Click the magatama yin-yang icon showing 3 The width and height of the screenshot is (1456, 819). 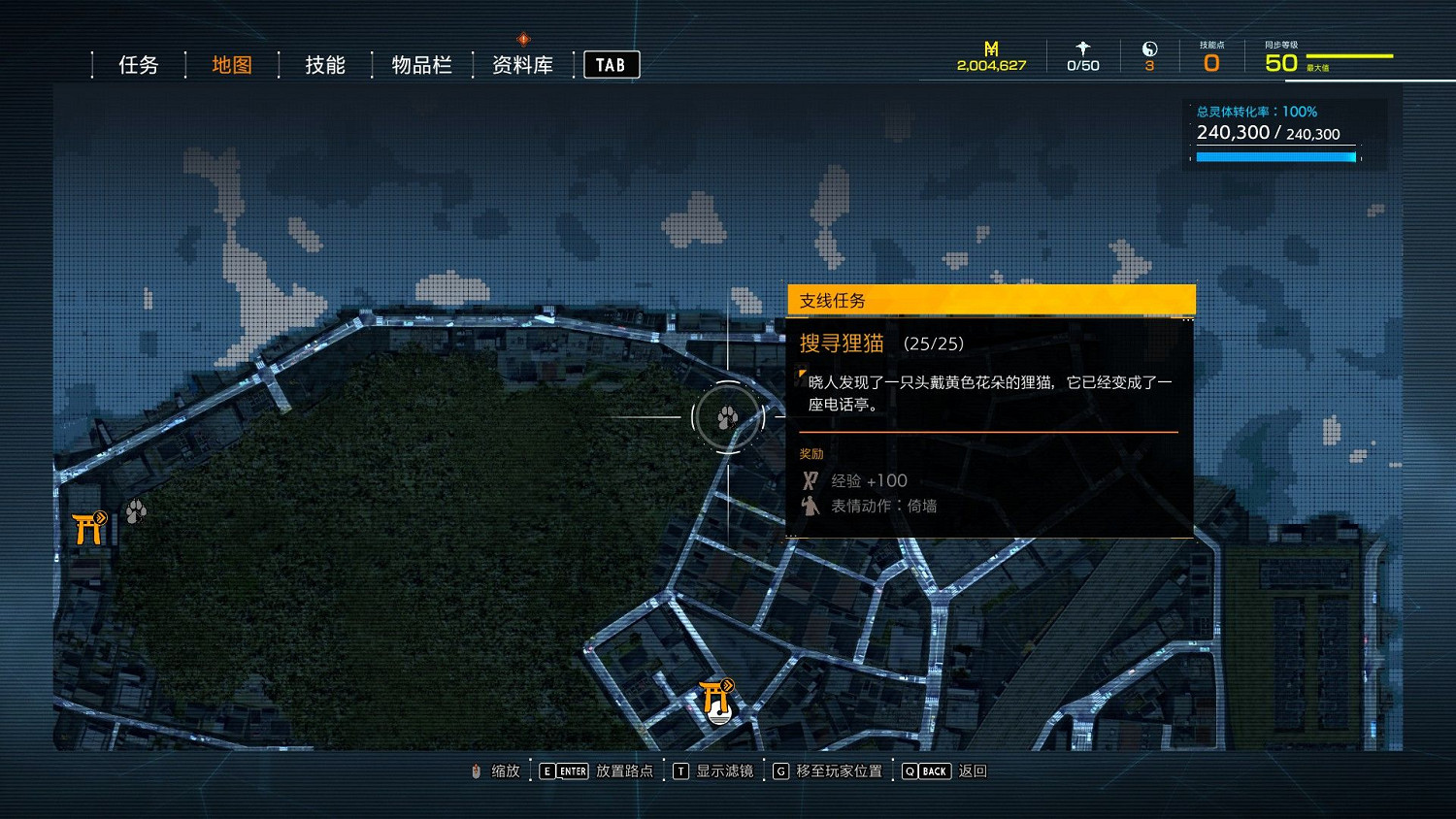(x=1149, y=49)
